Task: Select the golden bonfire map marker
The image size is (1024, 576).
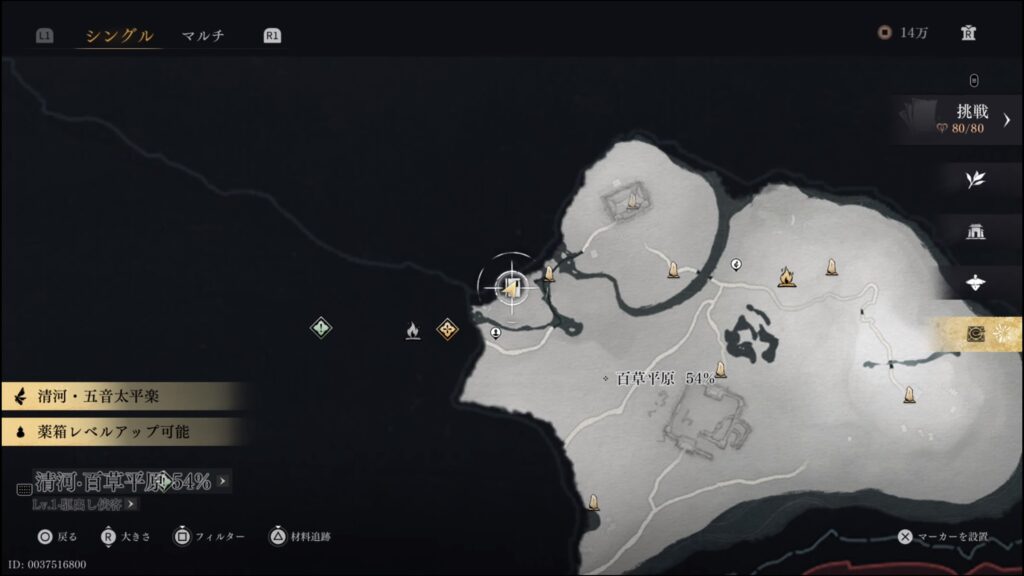Action: click(787, 275)
